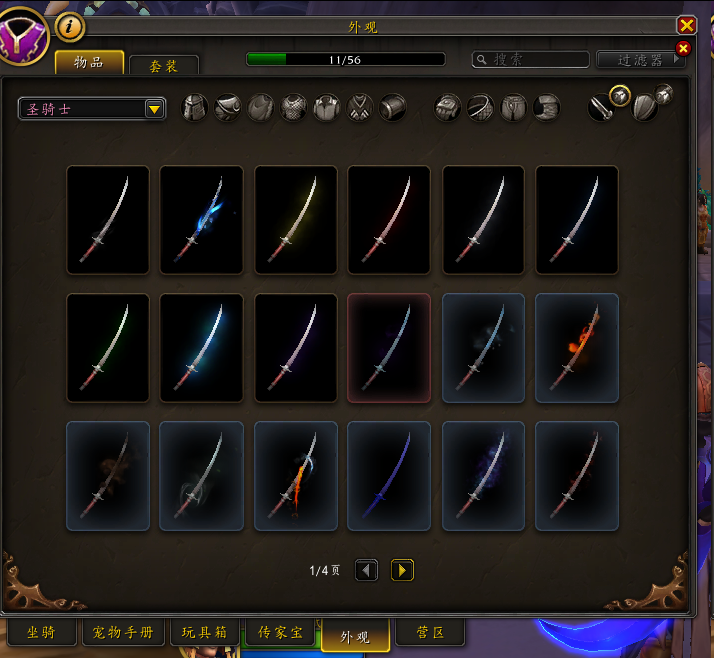This screenshot has height=658, width=714.
Task: Open the 过滤器 filter menu
Action: coord(641,60)
